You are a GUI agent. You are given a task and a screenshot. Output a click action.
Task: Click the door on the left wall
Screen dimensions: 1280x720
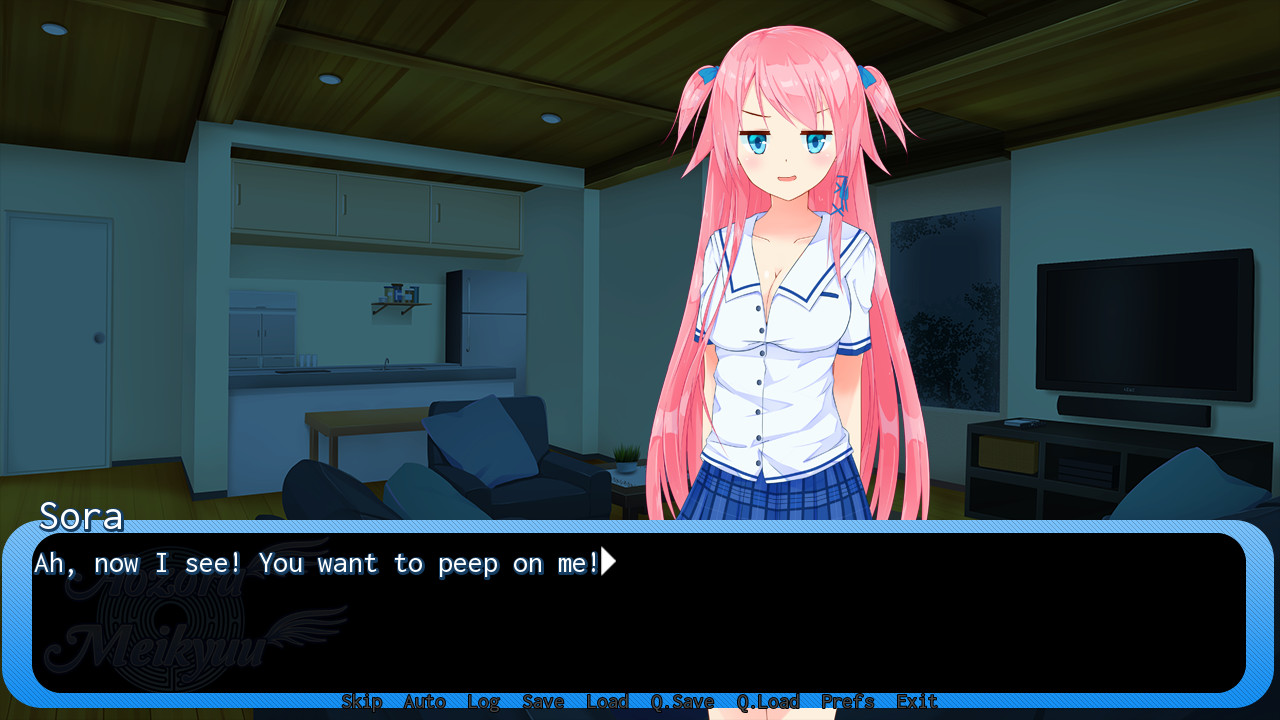[60, 340]
